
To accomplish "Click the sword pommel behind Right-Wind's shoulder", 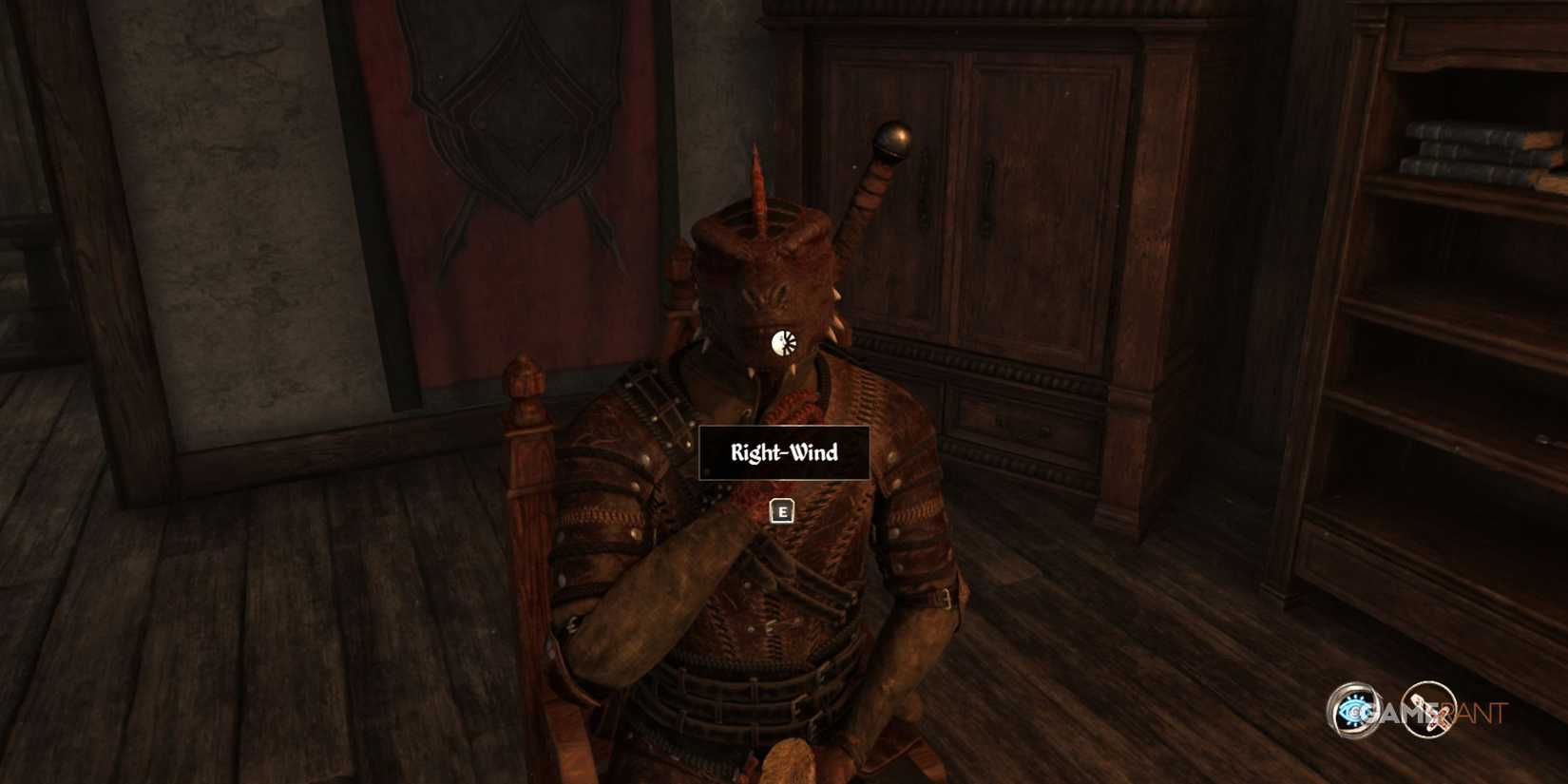I will pos(891,141).
